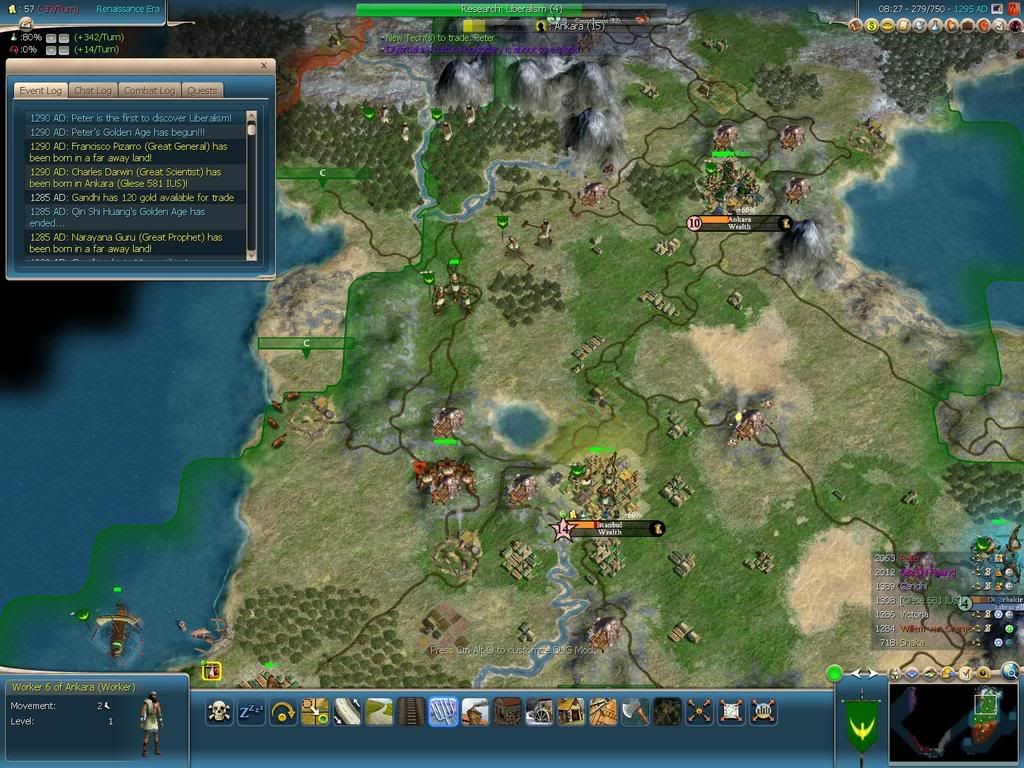This screenshot has width=1024, height=768.
Task: Close the Event Log window
Action: pyautogui.click(x=264, y=66)
